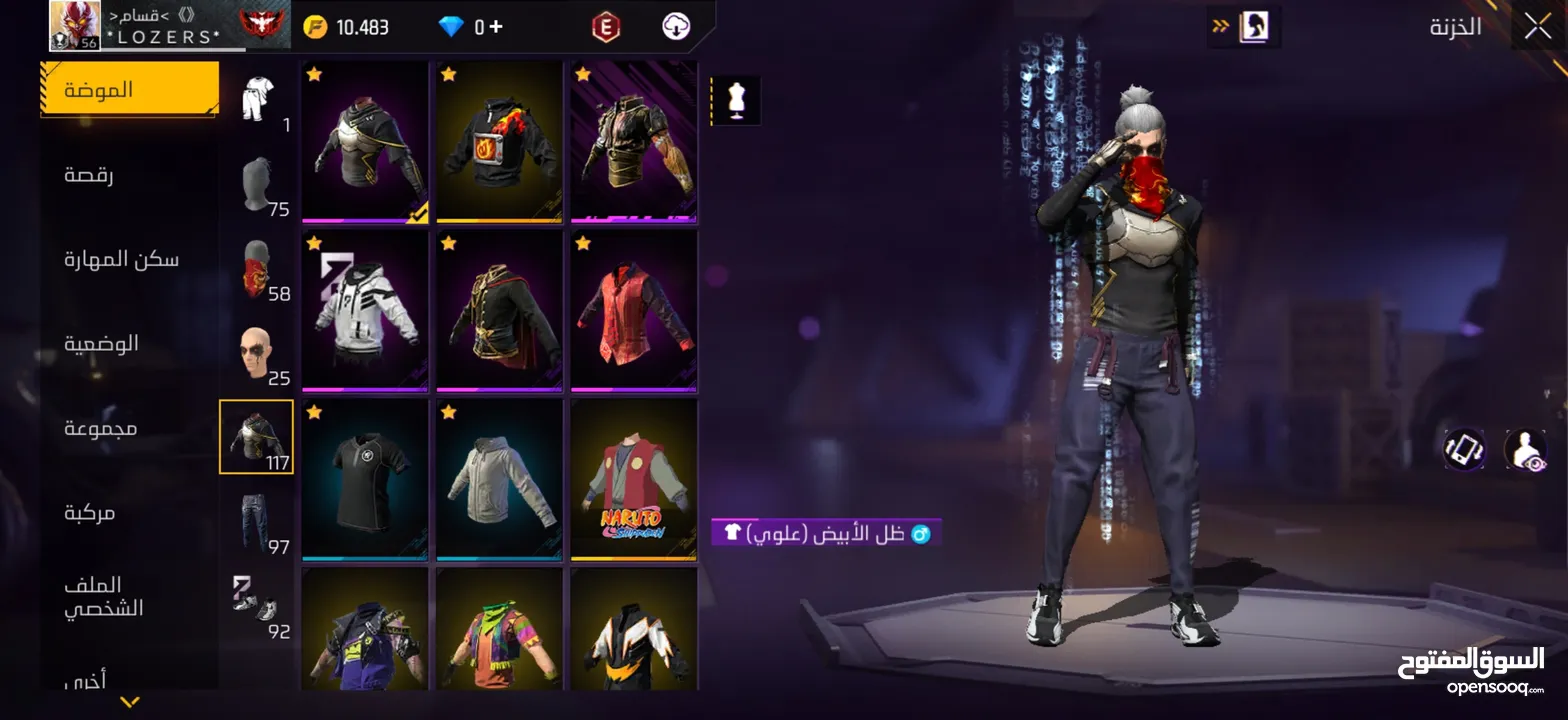
Task: Pick the black hoodie with flame emblem
Action: tap(500, 142)
